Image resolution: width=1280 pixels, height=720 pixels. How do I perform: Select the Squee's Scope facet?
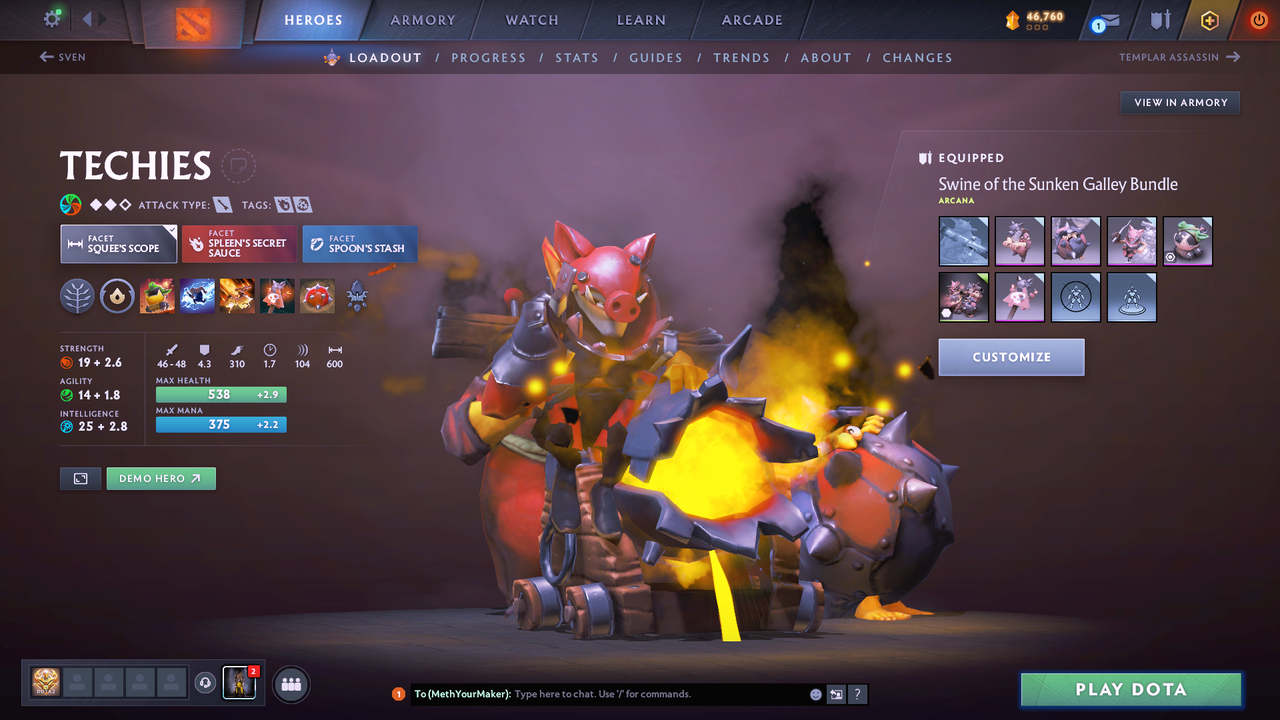pos(118,243)
